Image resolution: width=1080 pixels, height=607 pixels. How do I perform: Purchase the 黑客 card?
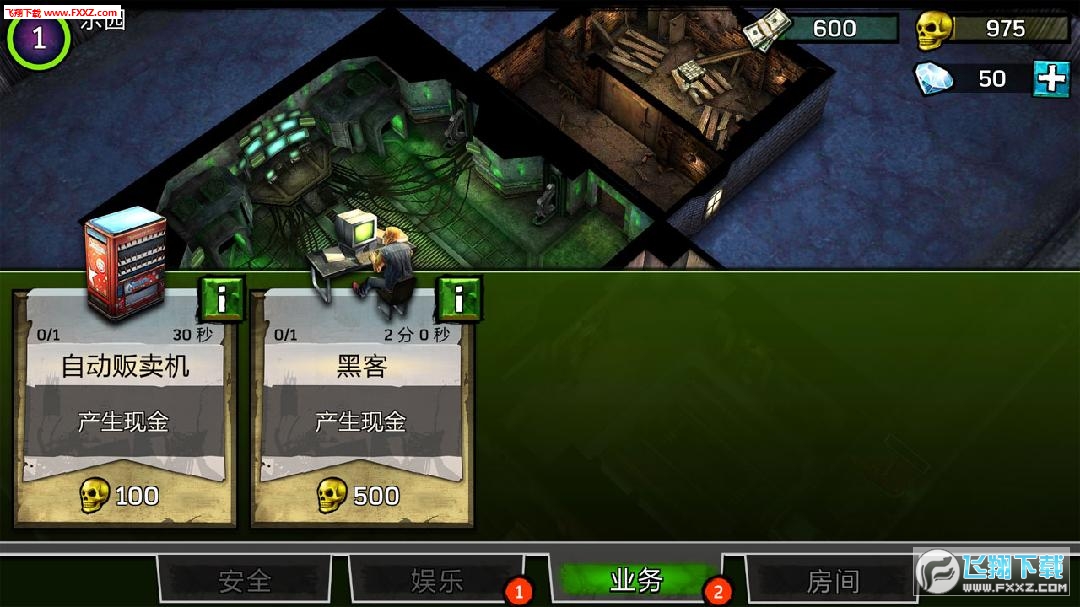361,494
